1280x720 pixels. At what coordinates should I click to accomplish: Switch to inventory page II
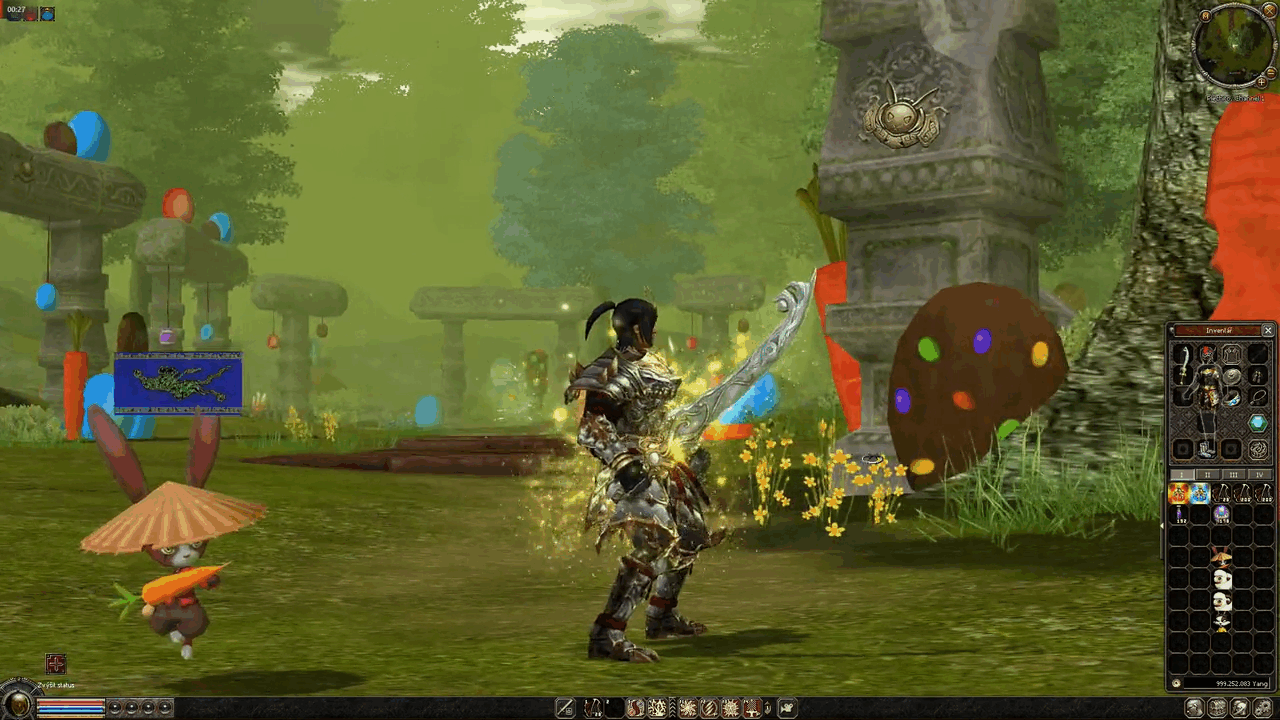point(1207,475)
